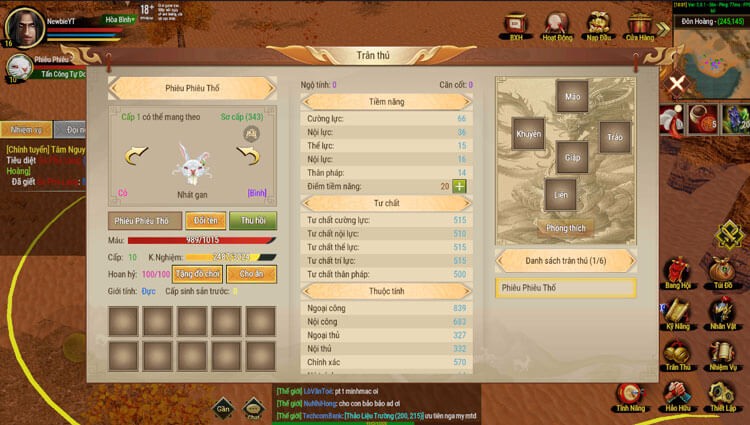Open the Hoạt Động activities menu
Image resolution: width=750 pixels, height=425 pixels.
(557, 25)
